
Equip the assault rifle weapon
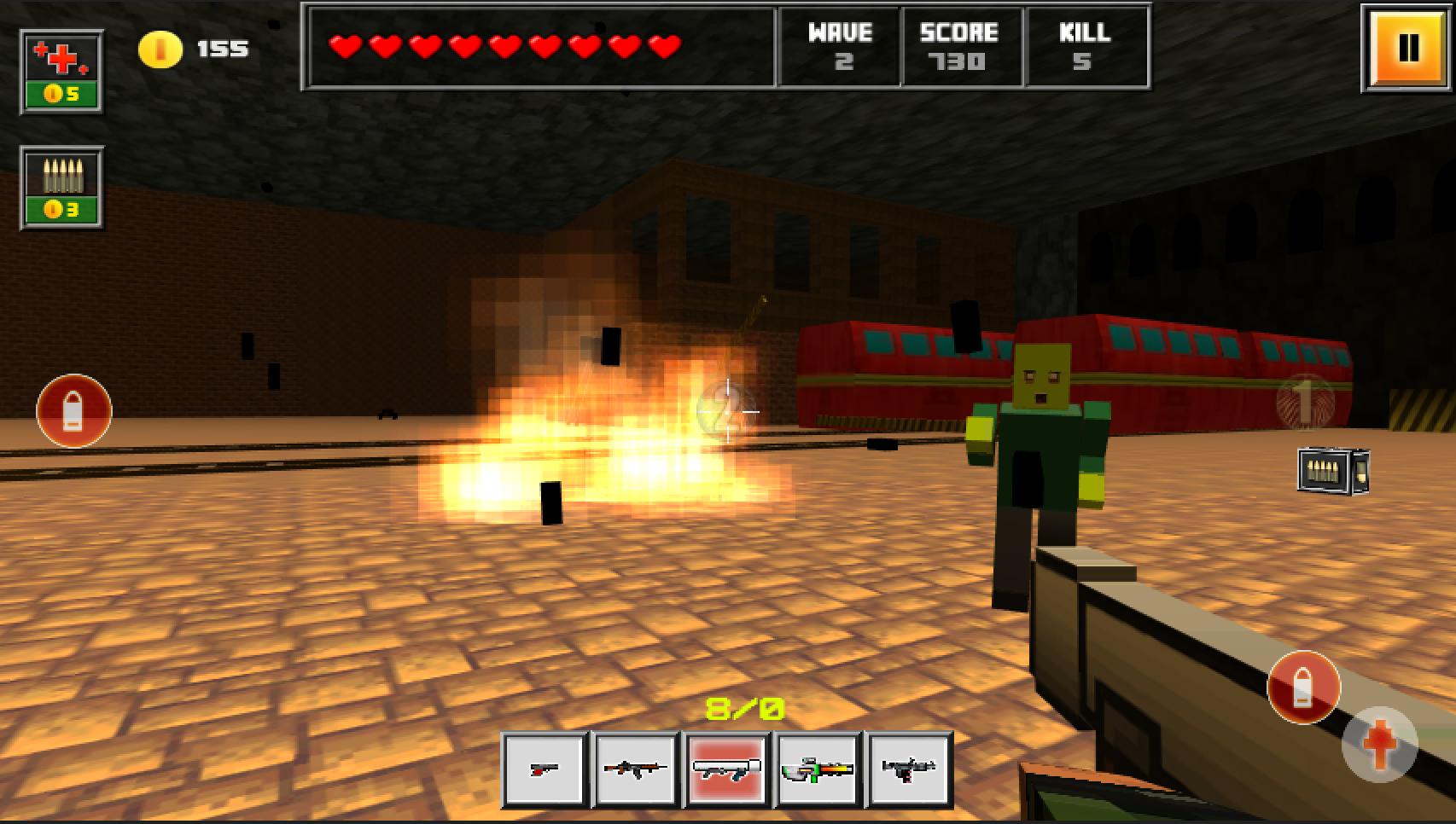[x=637, y=768]
